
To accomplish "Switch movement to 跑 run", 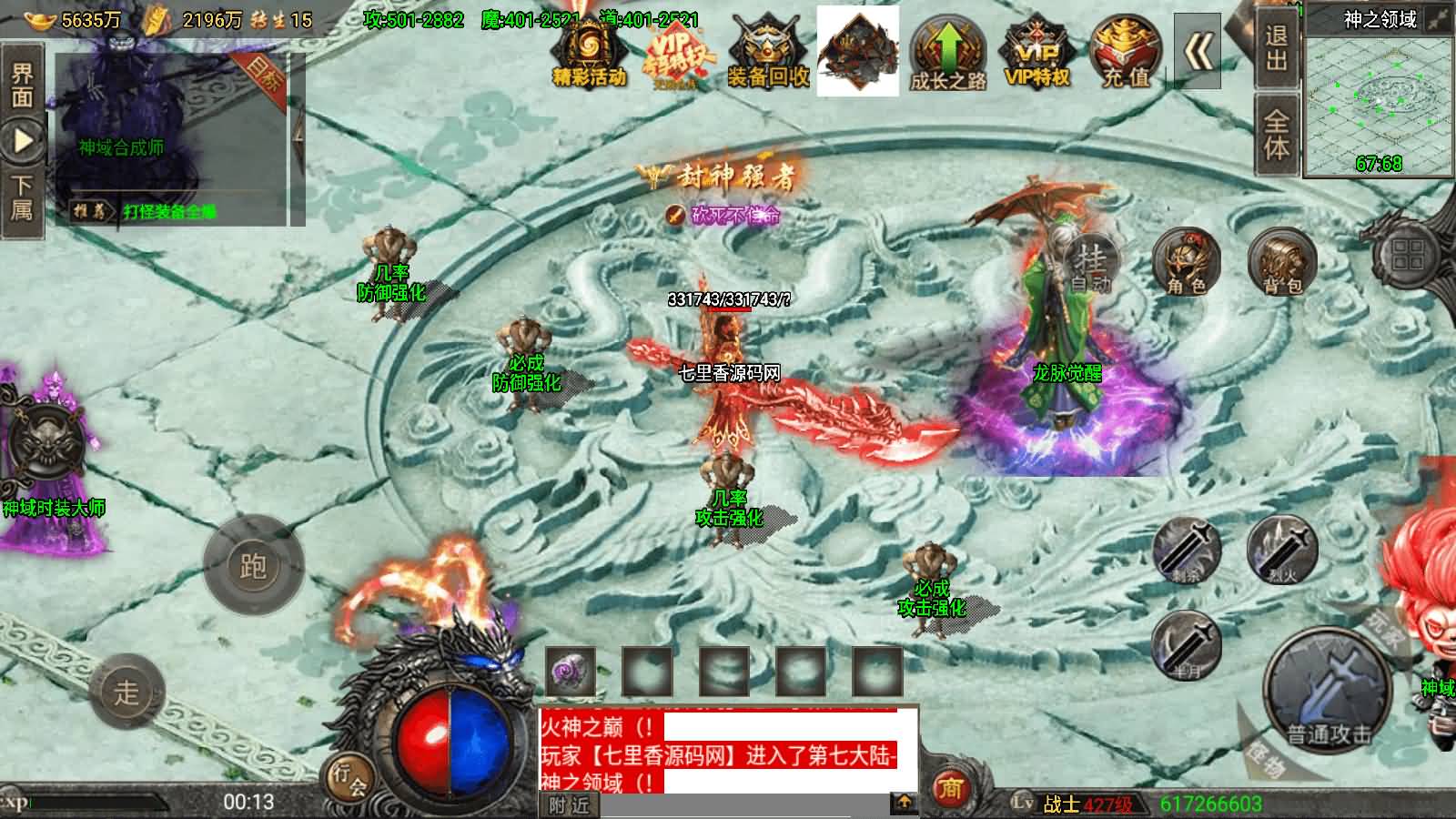I will click(253, 565).
